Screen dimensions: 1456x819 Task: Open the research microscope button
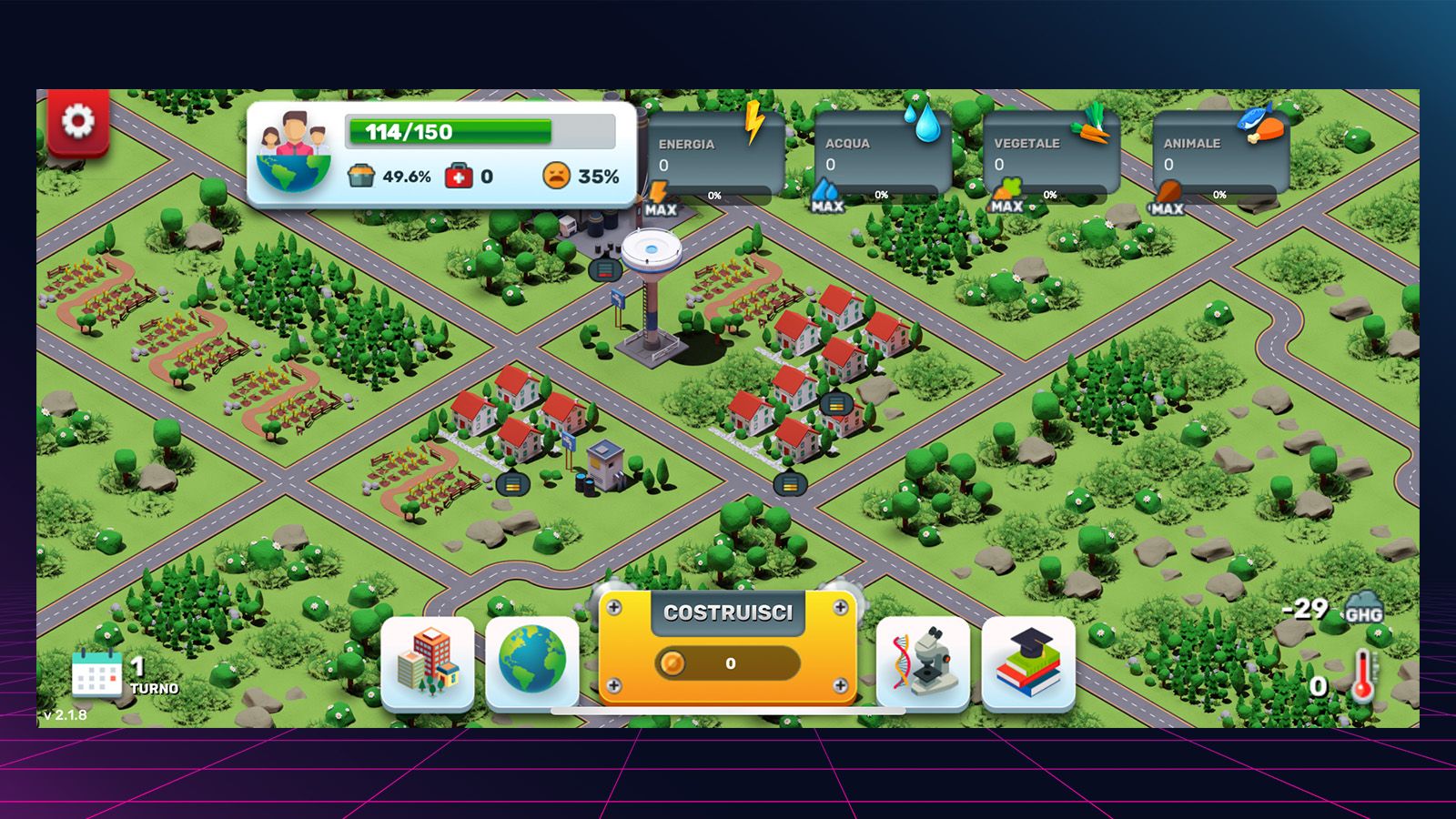point(923,662)
